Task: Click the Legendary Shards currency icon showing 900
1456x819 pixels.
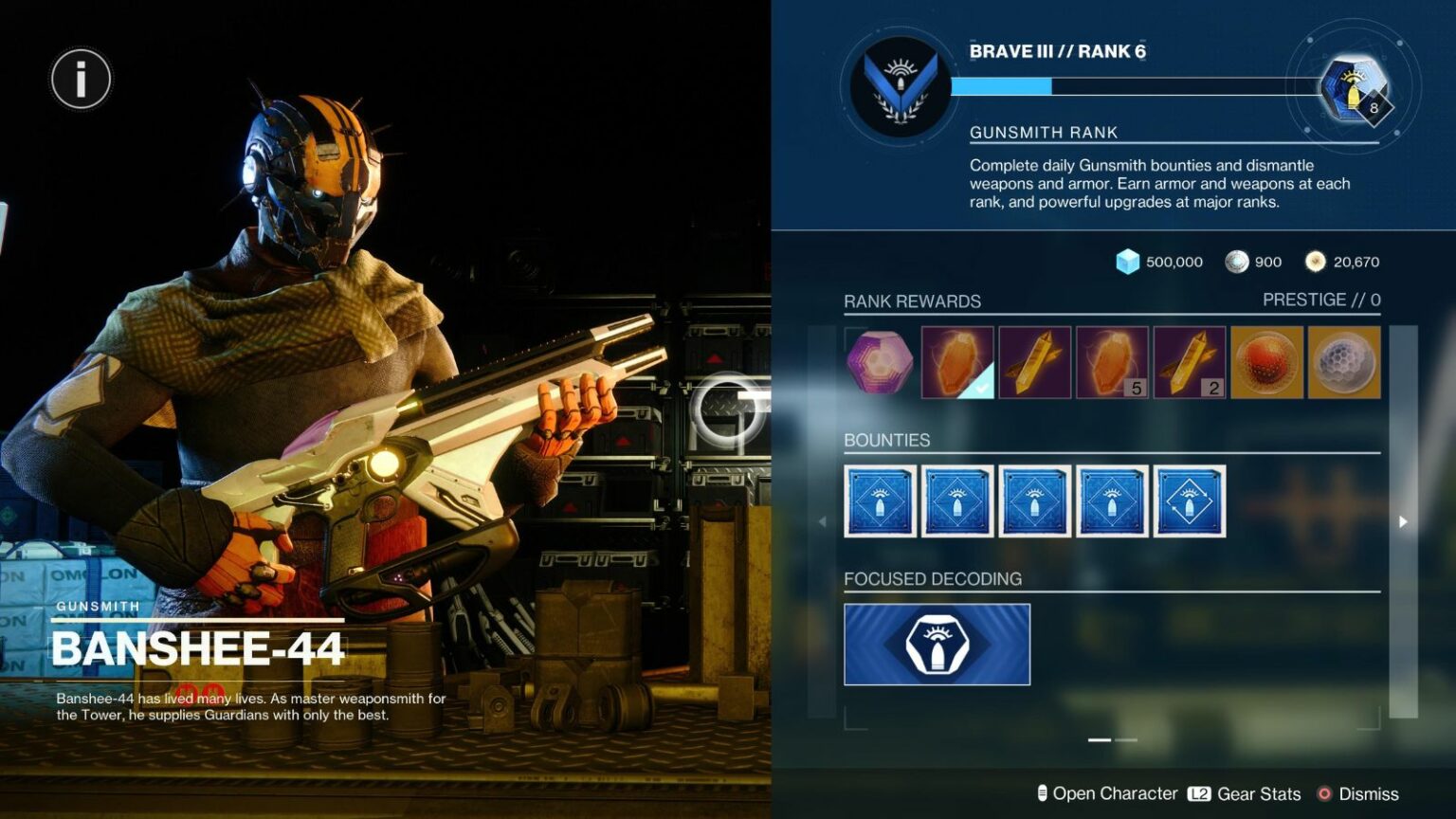Action: 1236,262
